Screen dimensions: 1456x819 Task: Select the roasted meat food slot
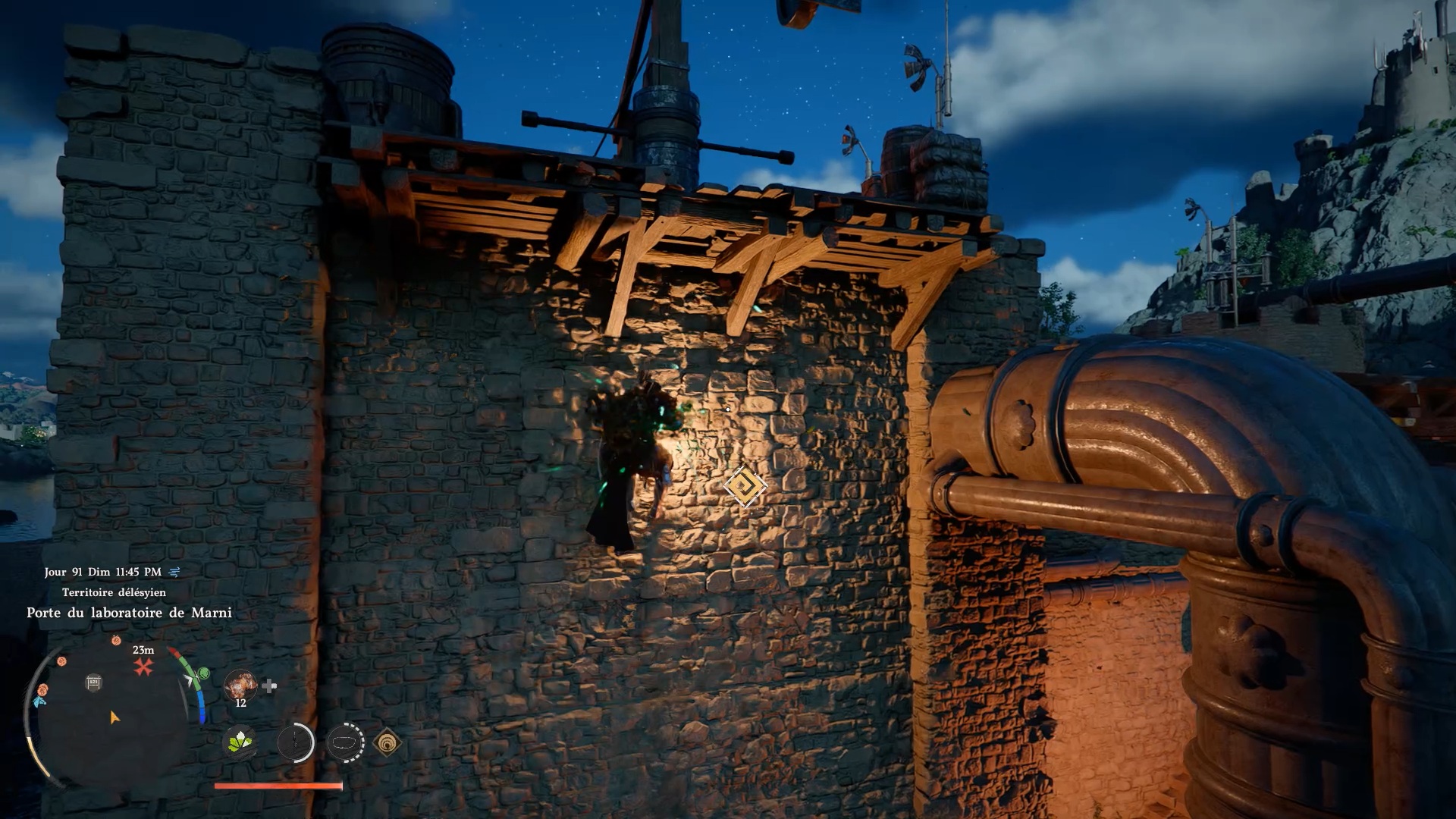pyautogui.click(x=240, y=685)
